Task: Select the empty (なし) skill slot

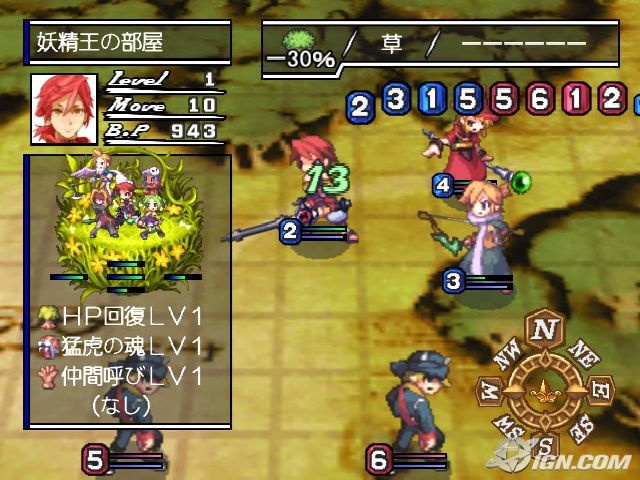Action: point(120,405)
